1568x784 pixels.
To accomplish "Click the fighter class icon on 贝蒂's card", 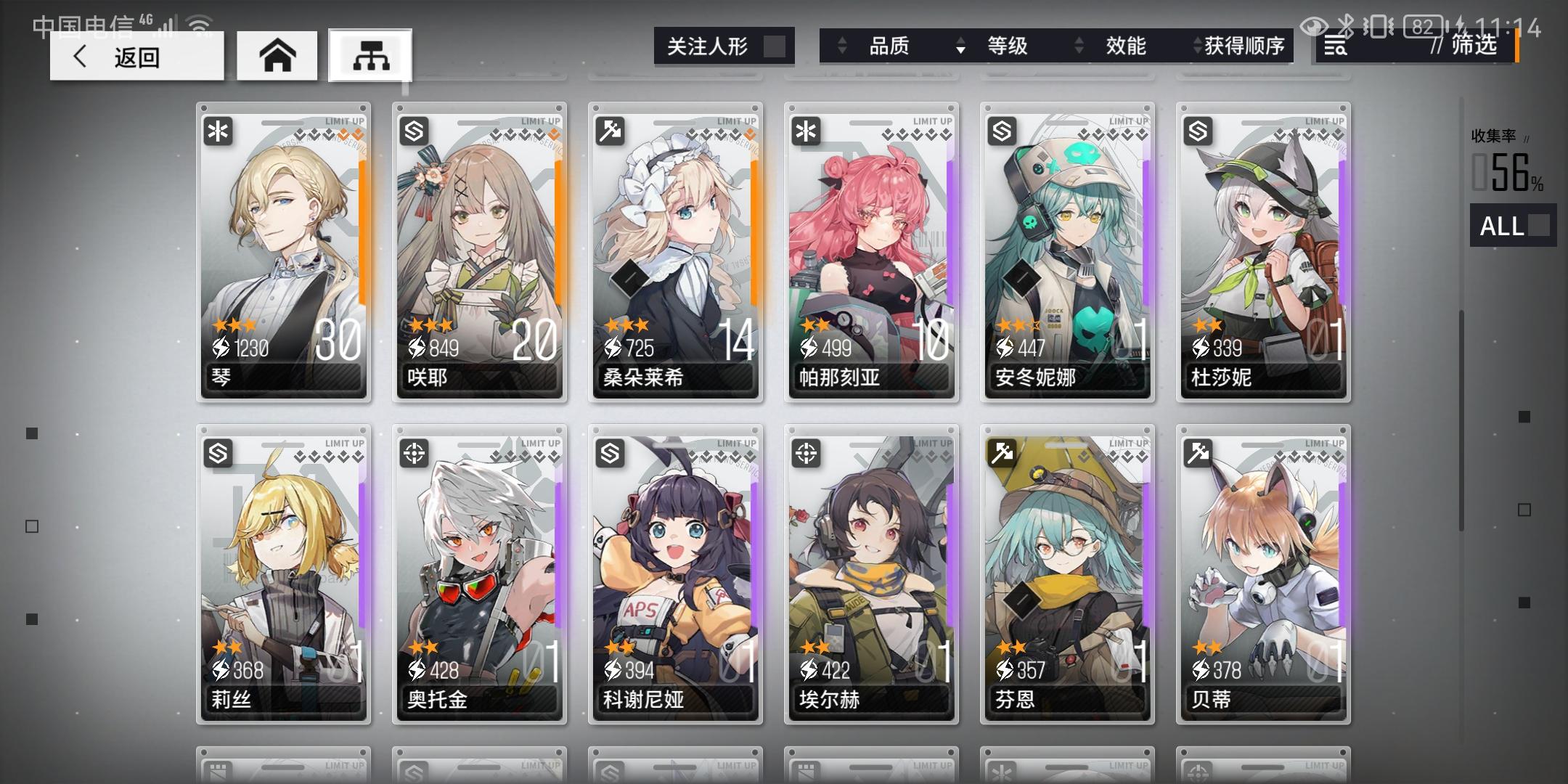I will pos(1198,452).
